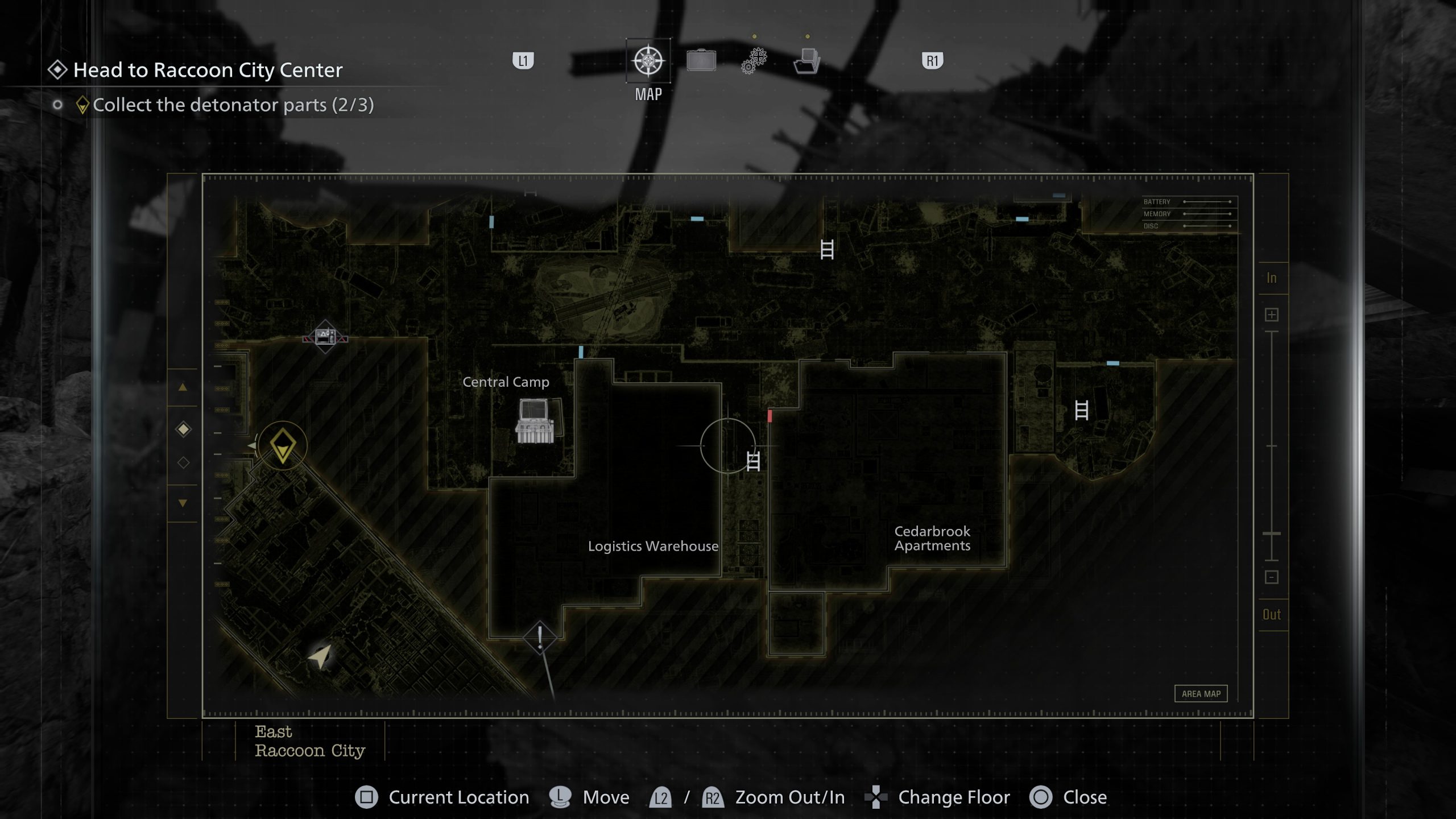1456x819 pixels.
Task: Select the player arrow marker on the map
Action: [x=321, y=656]
